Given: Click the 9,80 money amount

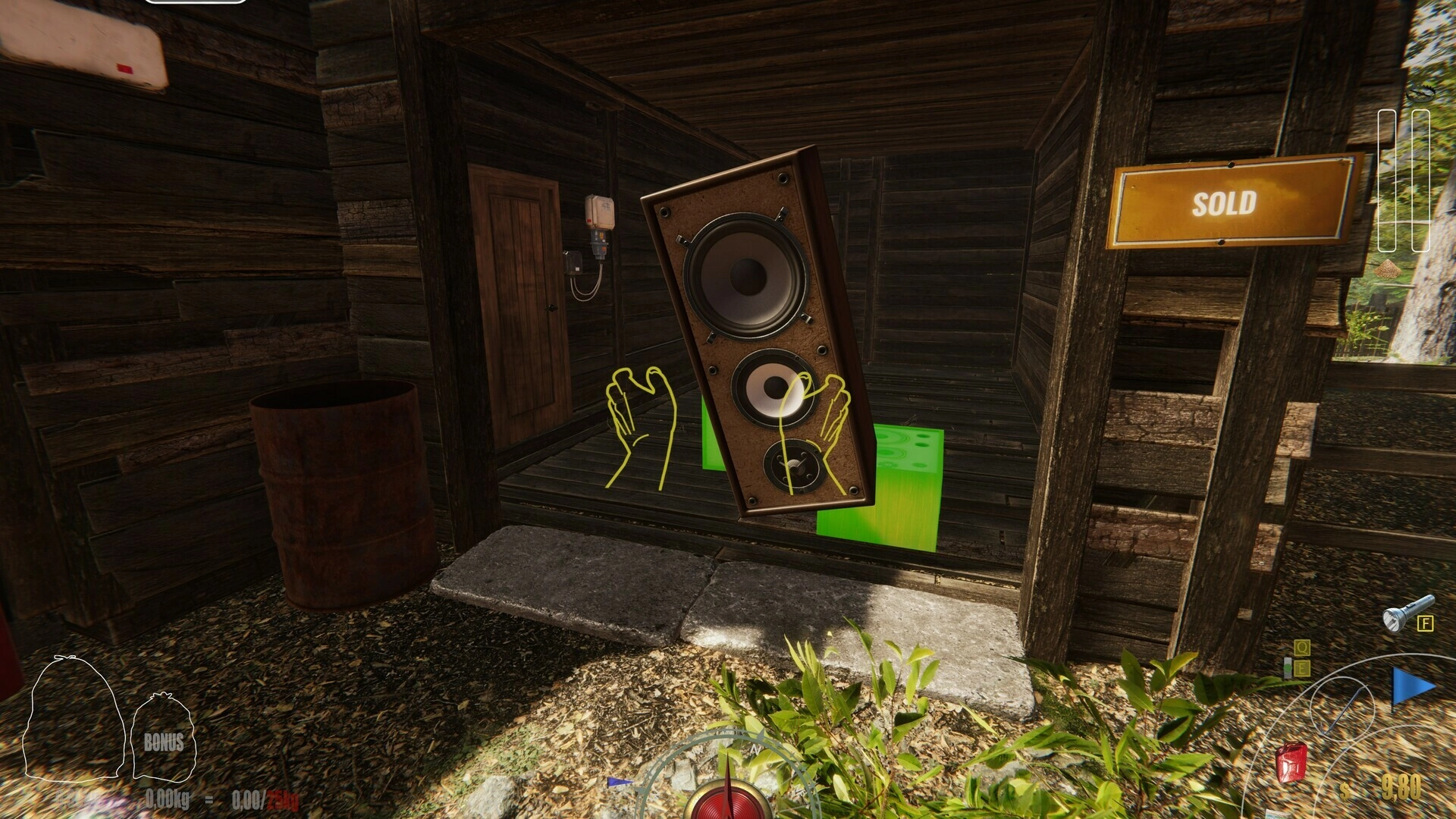Looking at the screenshot, I should 1401,788.
